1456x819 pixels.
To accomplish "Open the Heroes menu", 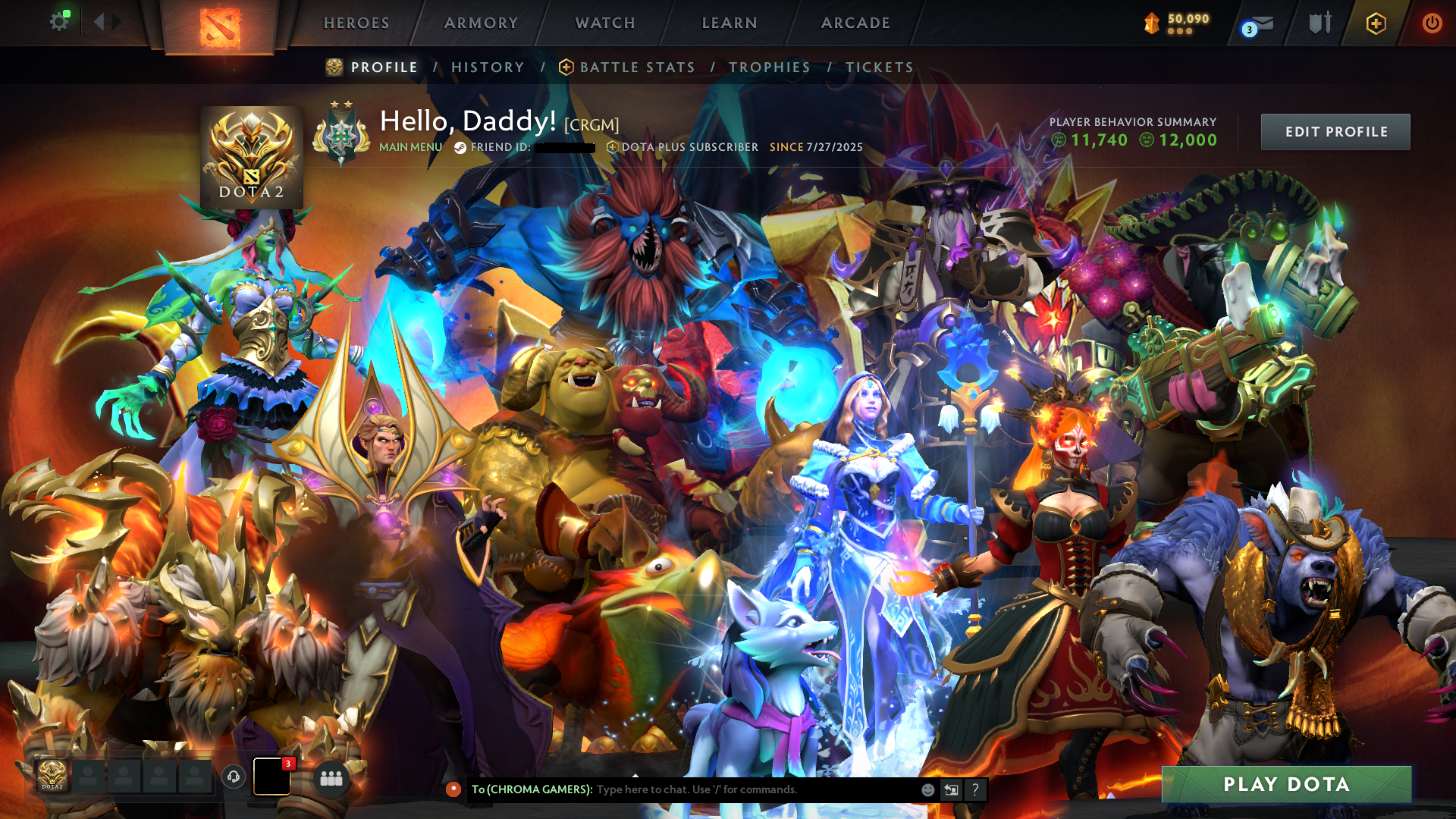I will [356, 24].
